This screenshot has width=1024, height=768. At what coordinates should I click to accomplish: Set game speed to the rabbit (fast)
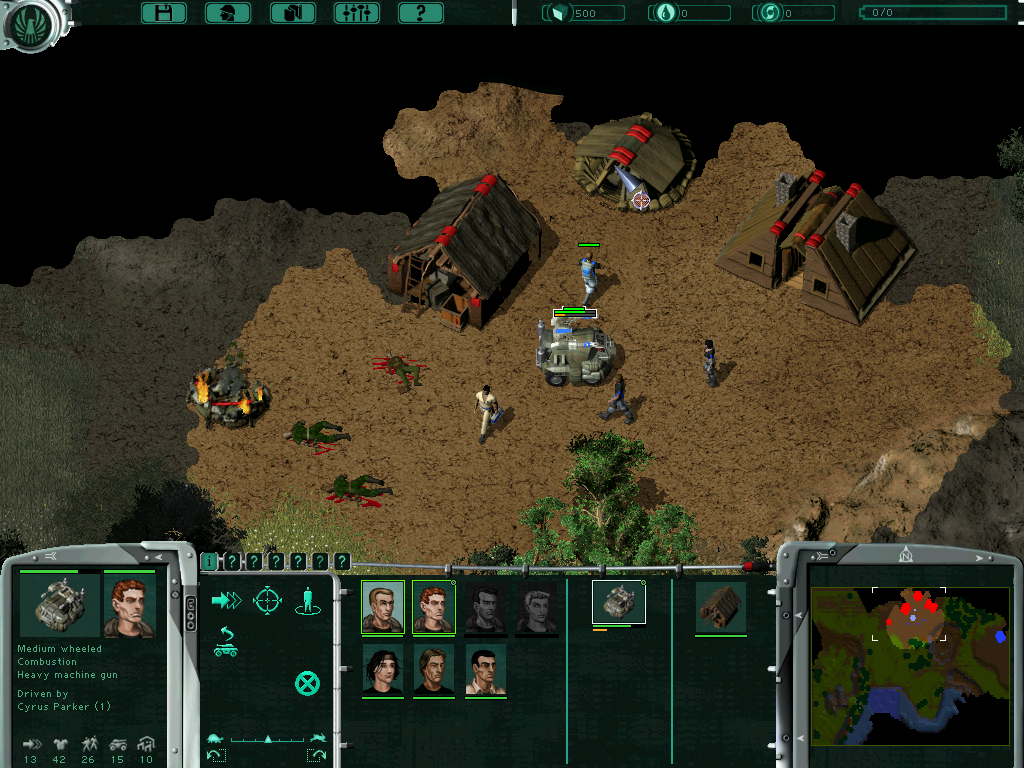[318, 739]
